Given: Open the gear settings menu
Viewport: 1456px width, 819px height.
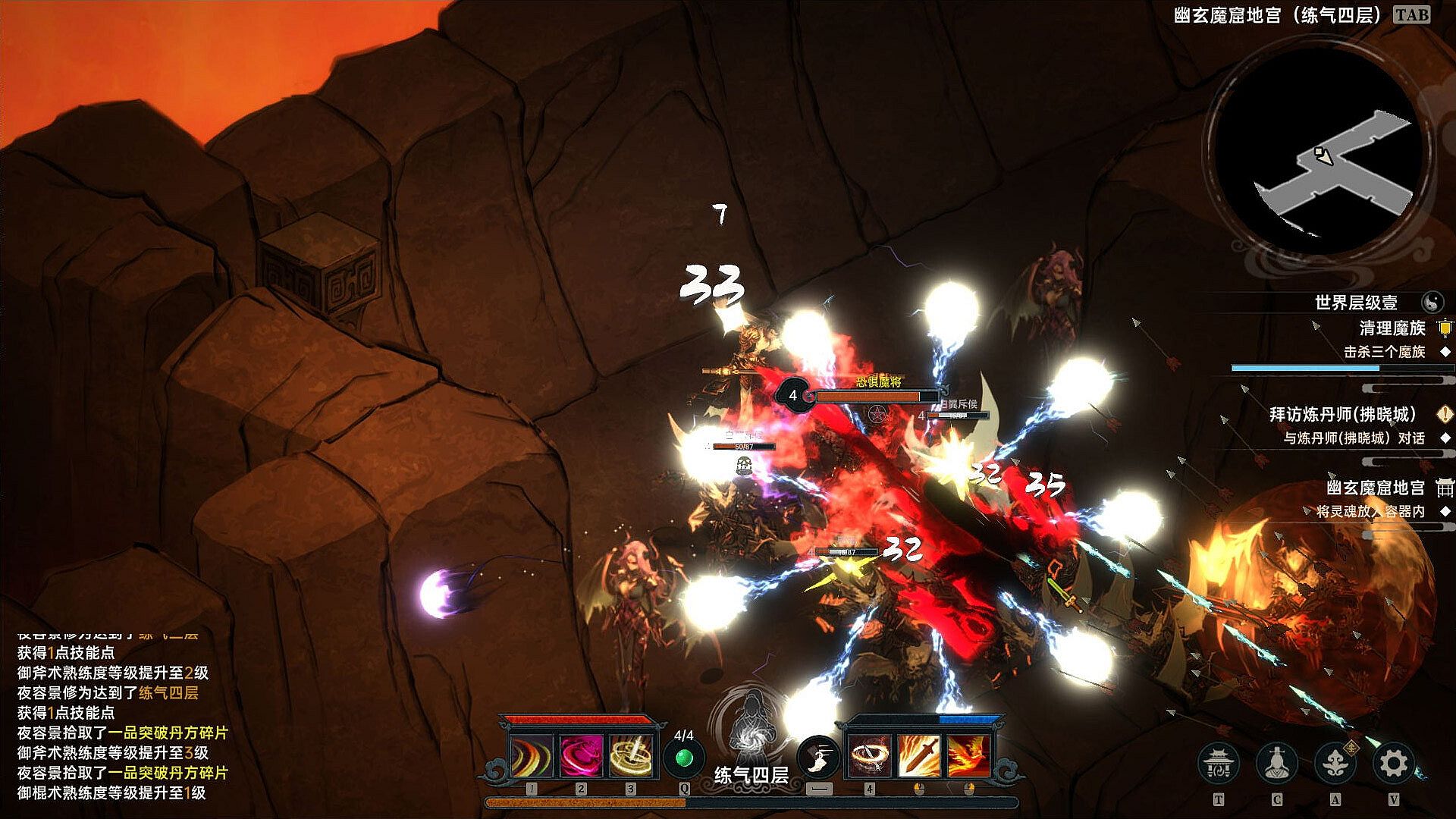Looking at the screenshot, I should pyautogui.click(x=1394, y=764).
